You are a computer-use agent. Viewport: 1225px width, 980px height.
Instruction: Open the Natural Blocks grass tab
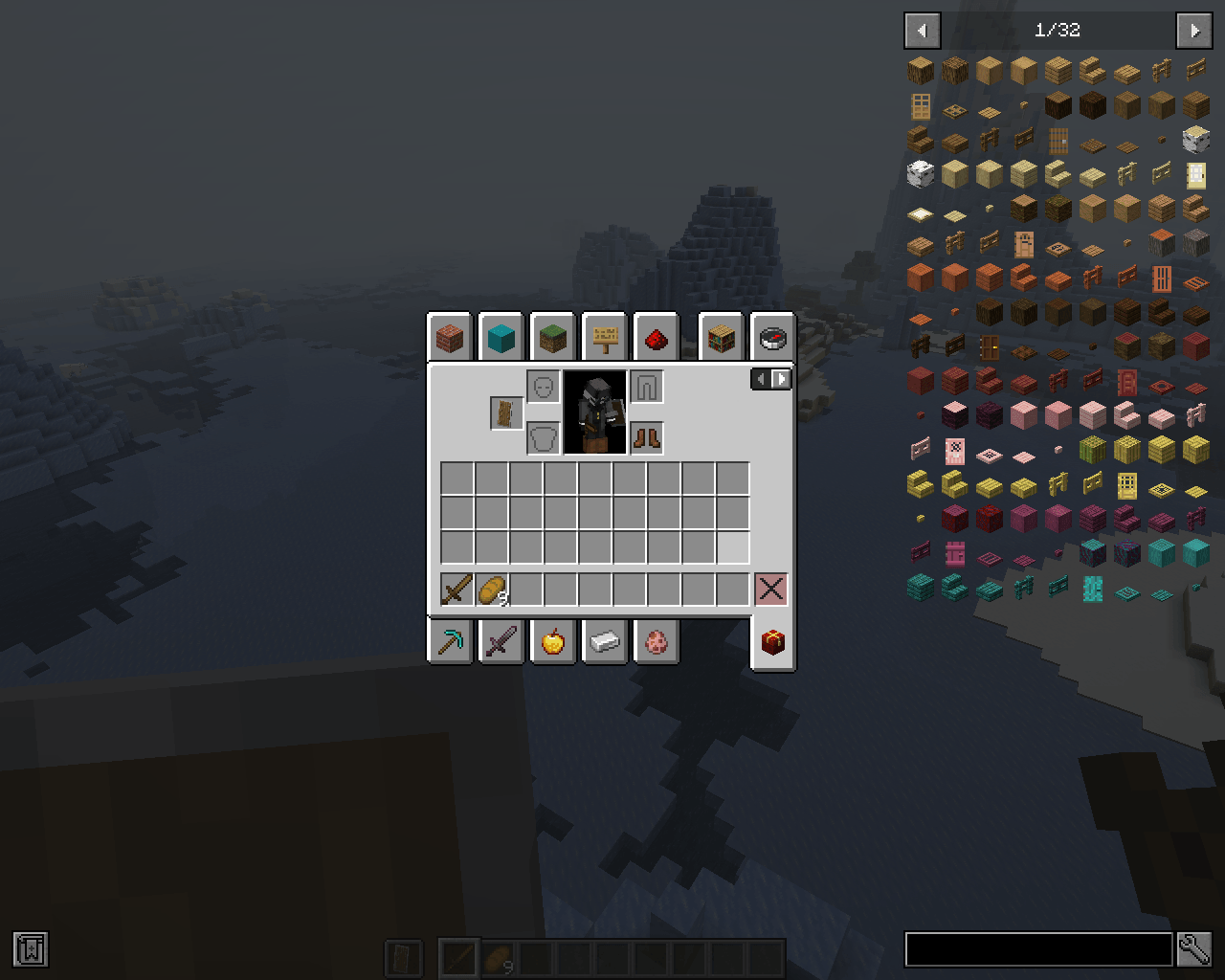pos(553,337)
